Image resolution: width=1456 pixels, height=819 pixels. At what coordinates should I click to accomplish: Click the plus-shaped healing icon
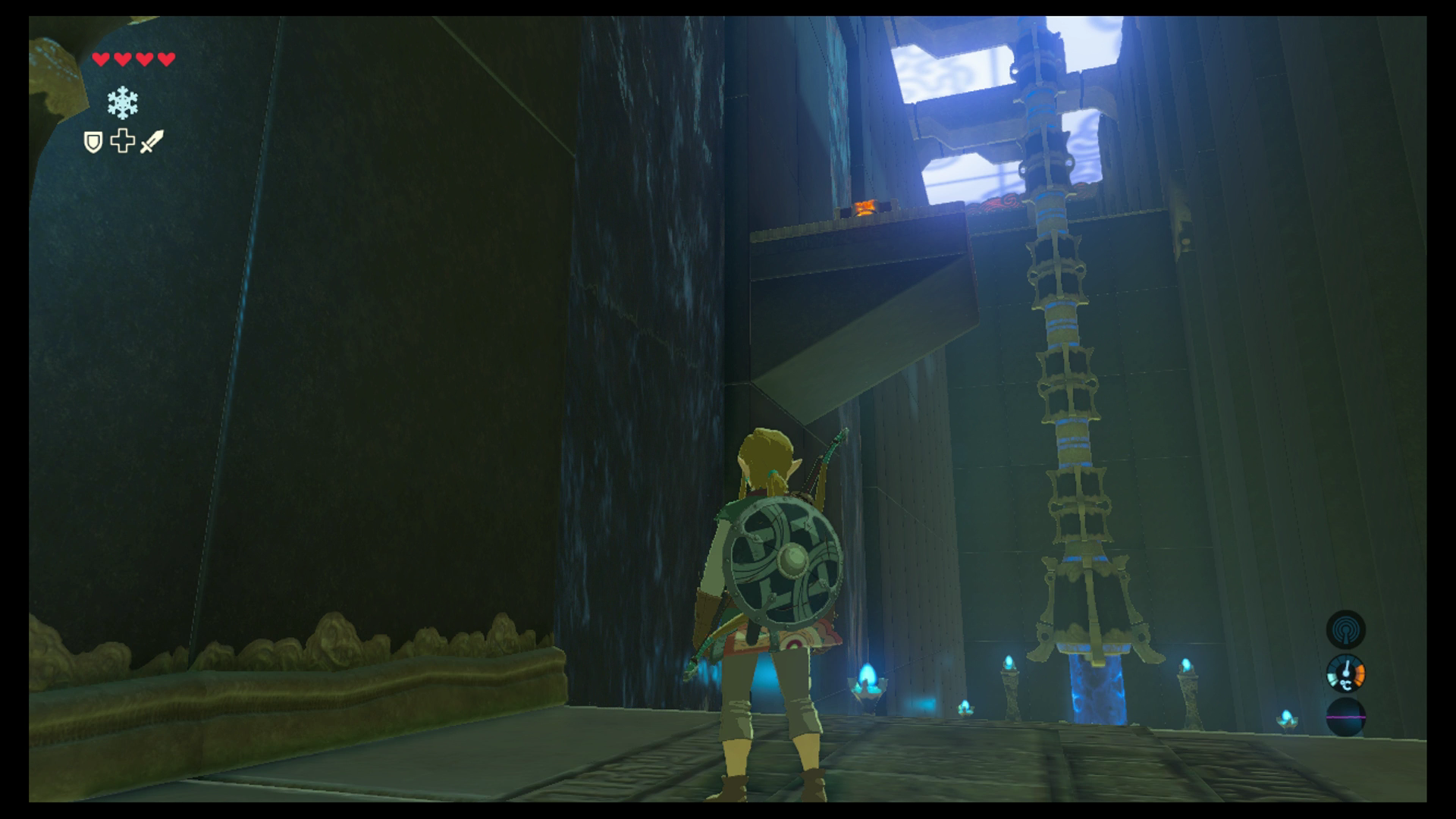point(121,140)
